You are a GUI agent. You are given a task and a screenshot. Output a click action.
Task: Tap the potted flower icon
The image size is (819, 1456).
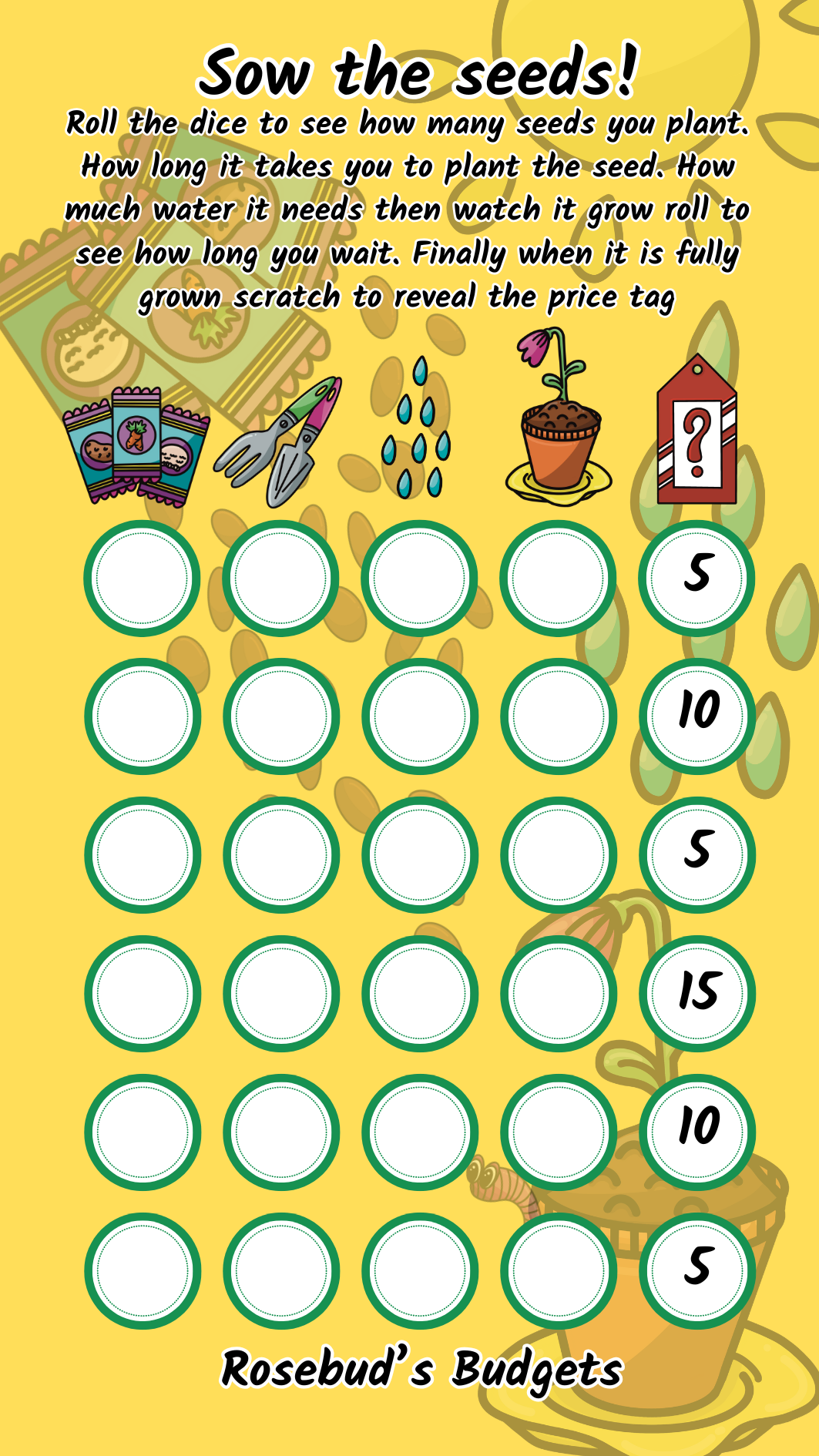point(559,420)
